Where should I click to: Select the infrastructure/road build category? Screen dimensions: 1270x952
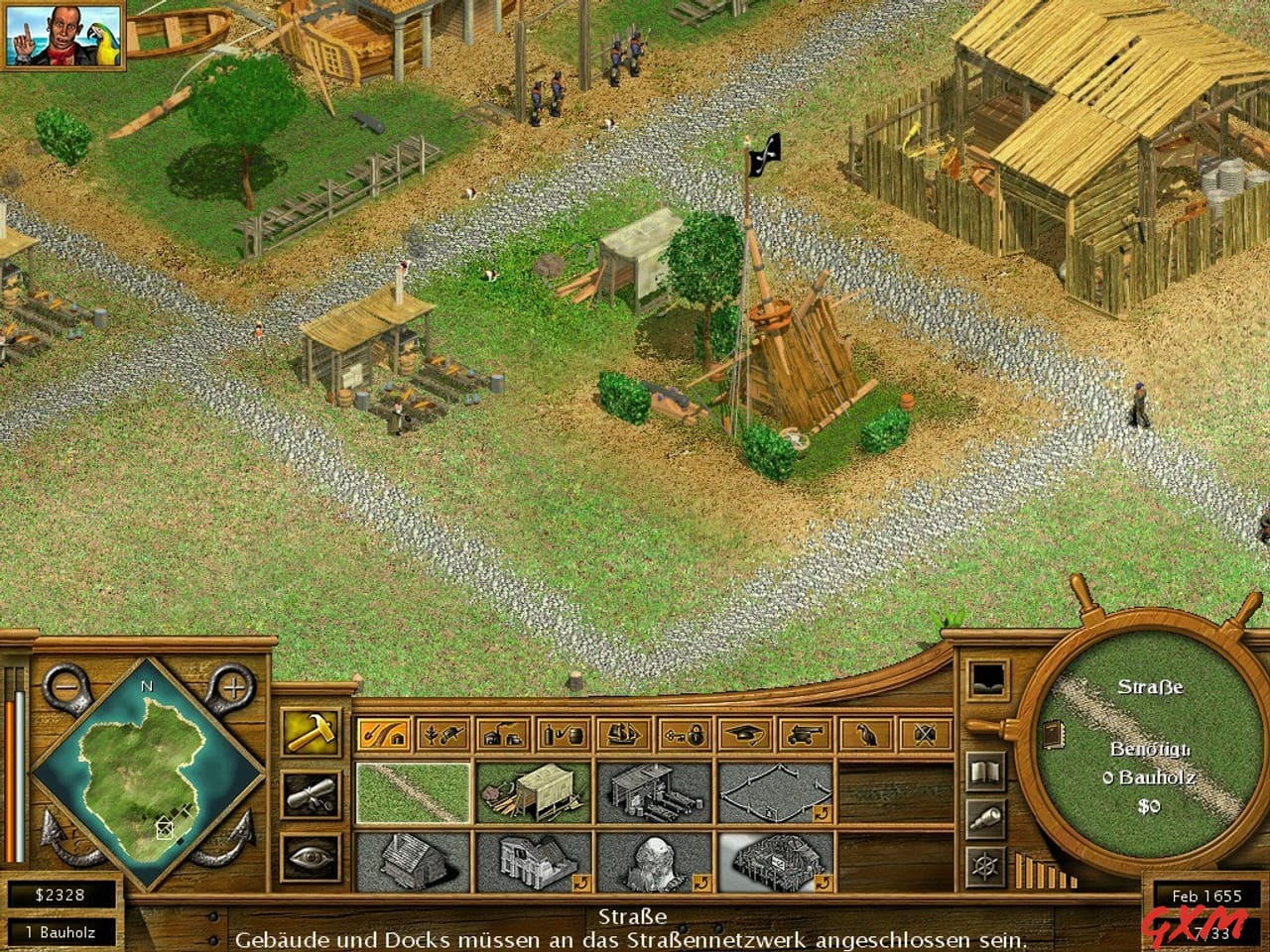(385, 735)
